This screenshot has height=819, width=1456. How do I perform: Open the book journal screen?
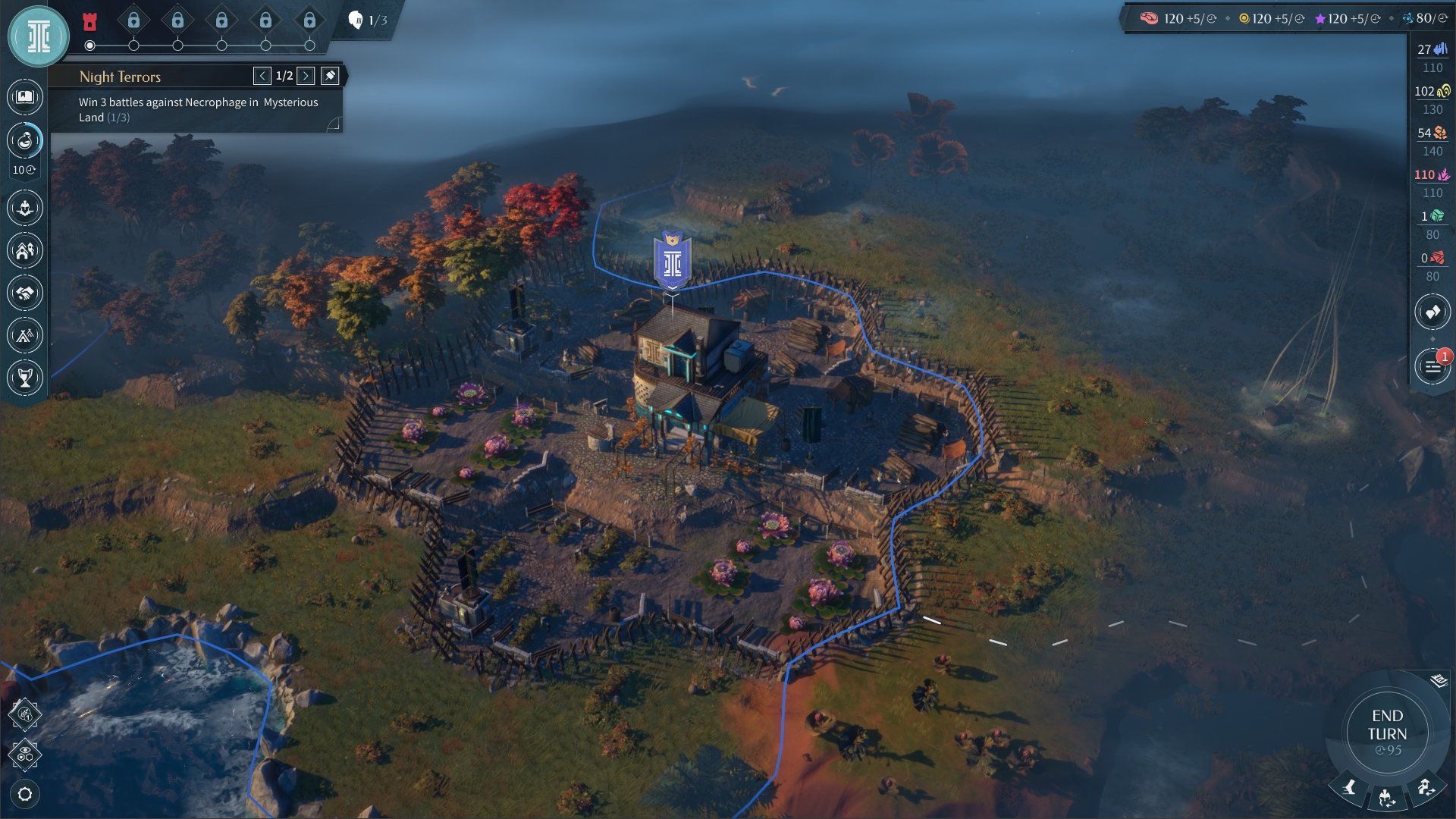pyautogui.click(x=25, y=97)
